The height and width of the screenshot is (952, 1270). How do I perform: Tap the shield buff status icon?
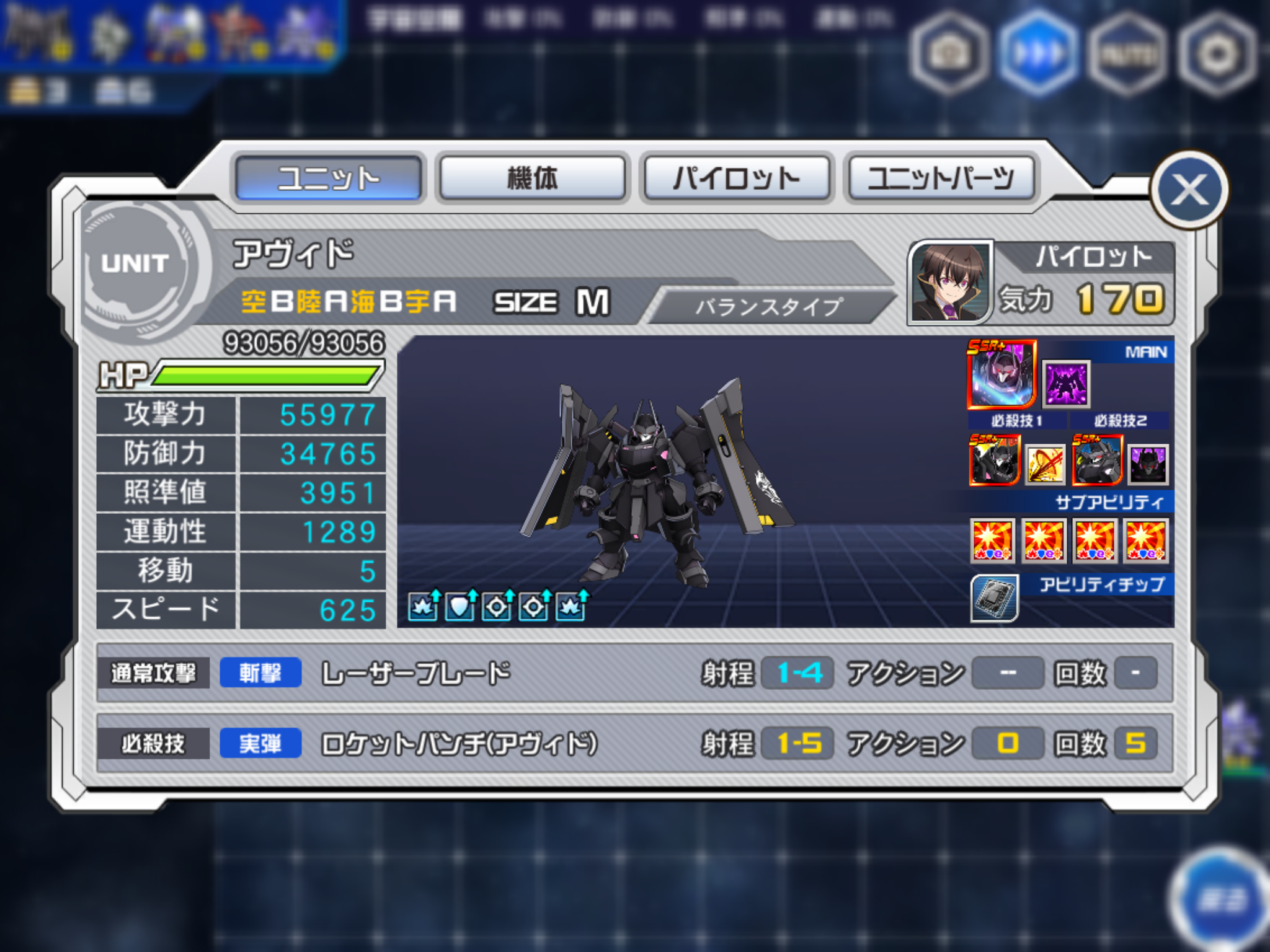pos(461,606)
